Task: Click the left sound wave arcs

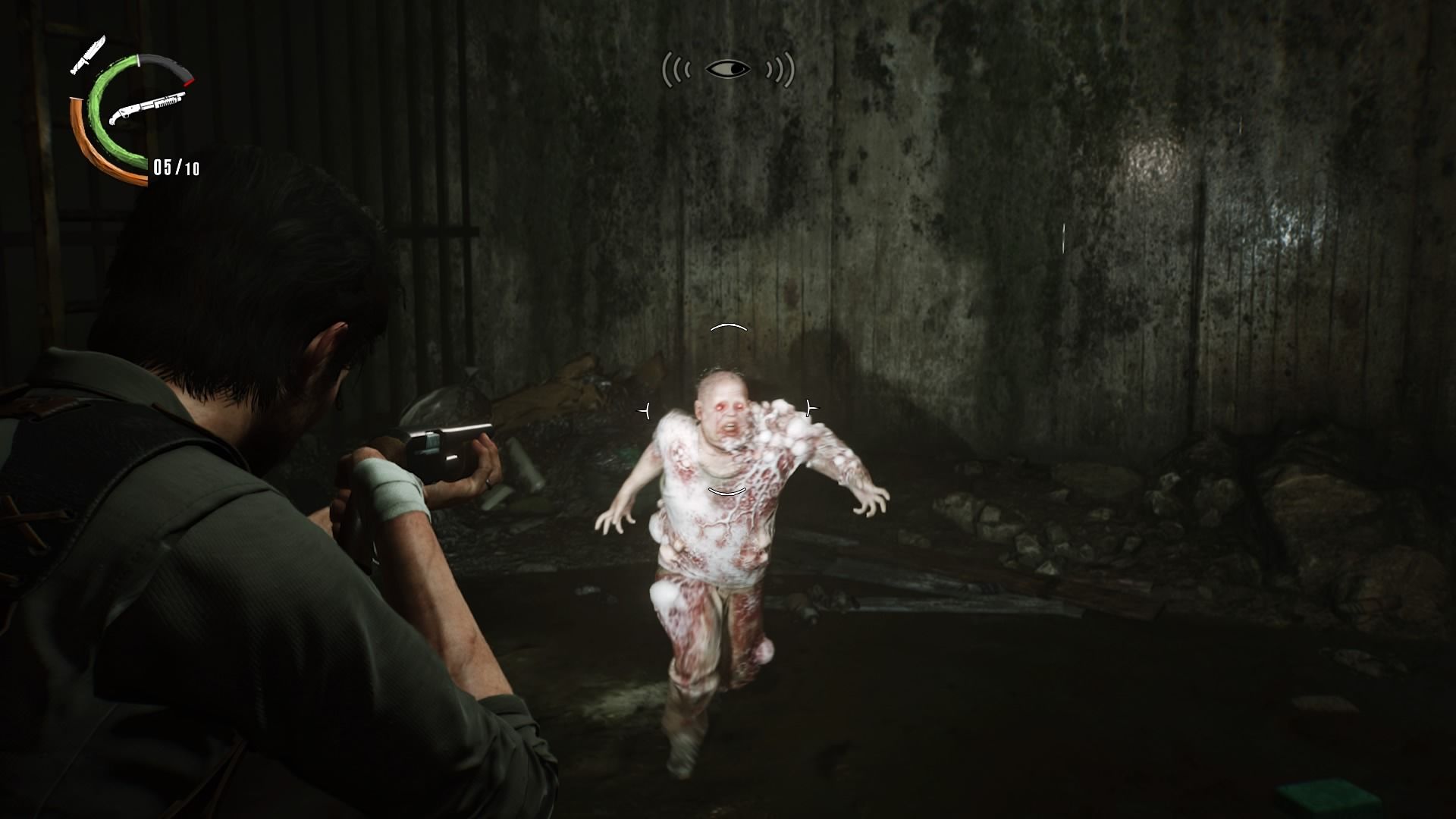Action: click(676, 69)
